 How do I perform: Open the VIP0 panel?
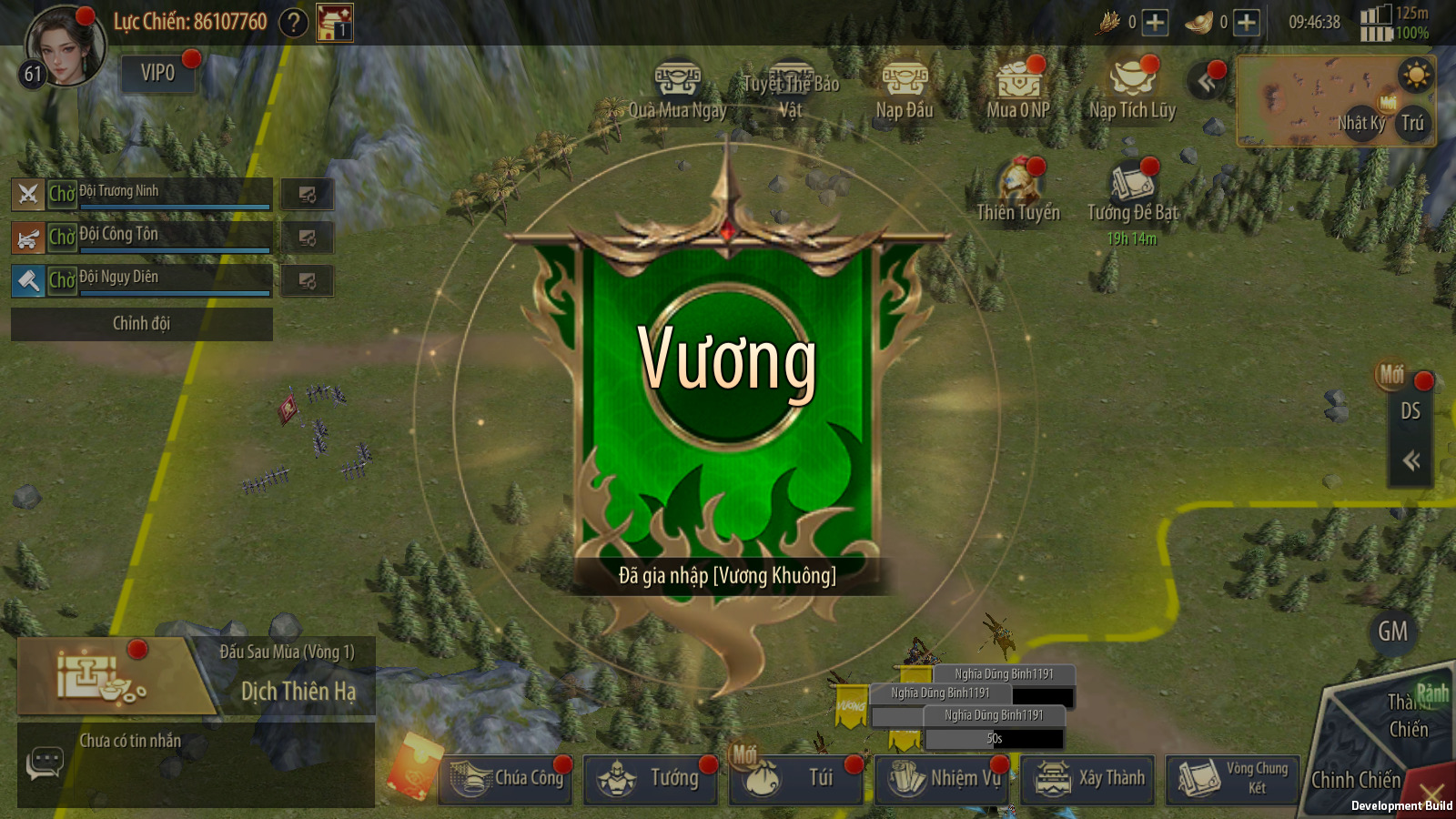coord(157,73)
